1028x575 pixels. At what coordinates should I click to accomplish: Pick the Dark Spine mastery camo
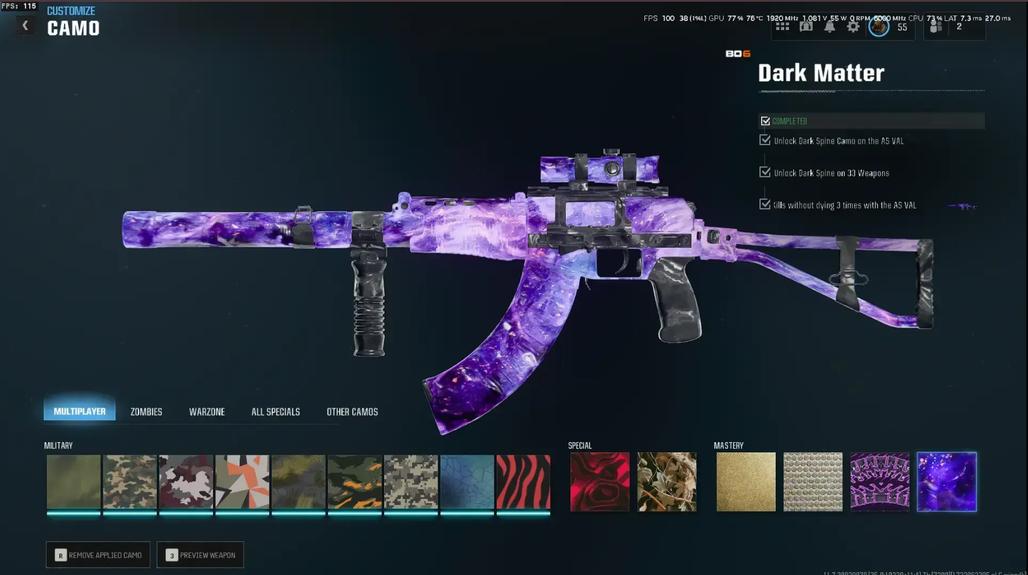click(880, 482)
